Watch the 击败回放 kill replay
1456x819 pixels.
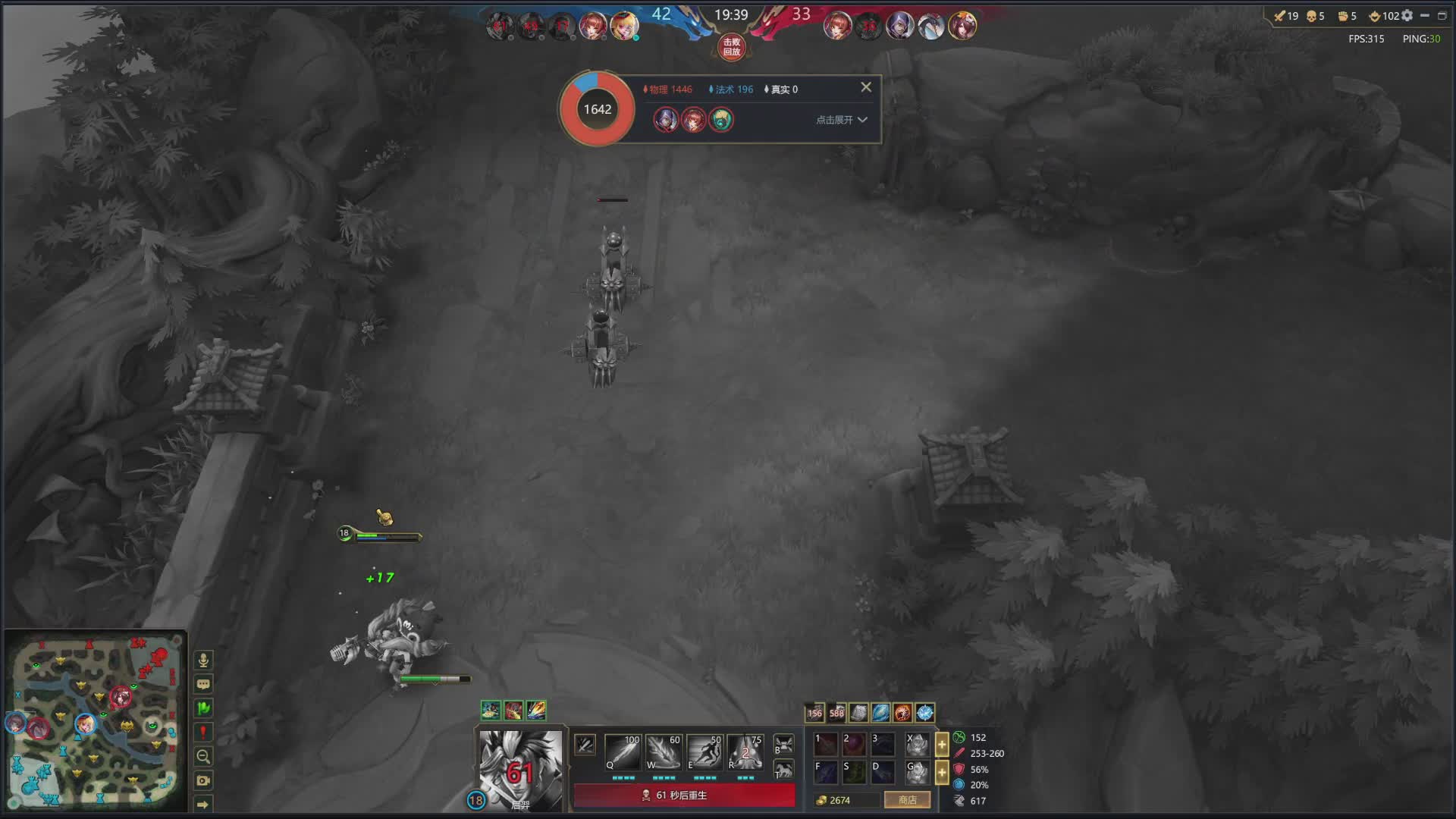click(731, 47)
